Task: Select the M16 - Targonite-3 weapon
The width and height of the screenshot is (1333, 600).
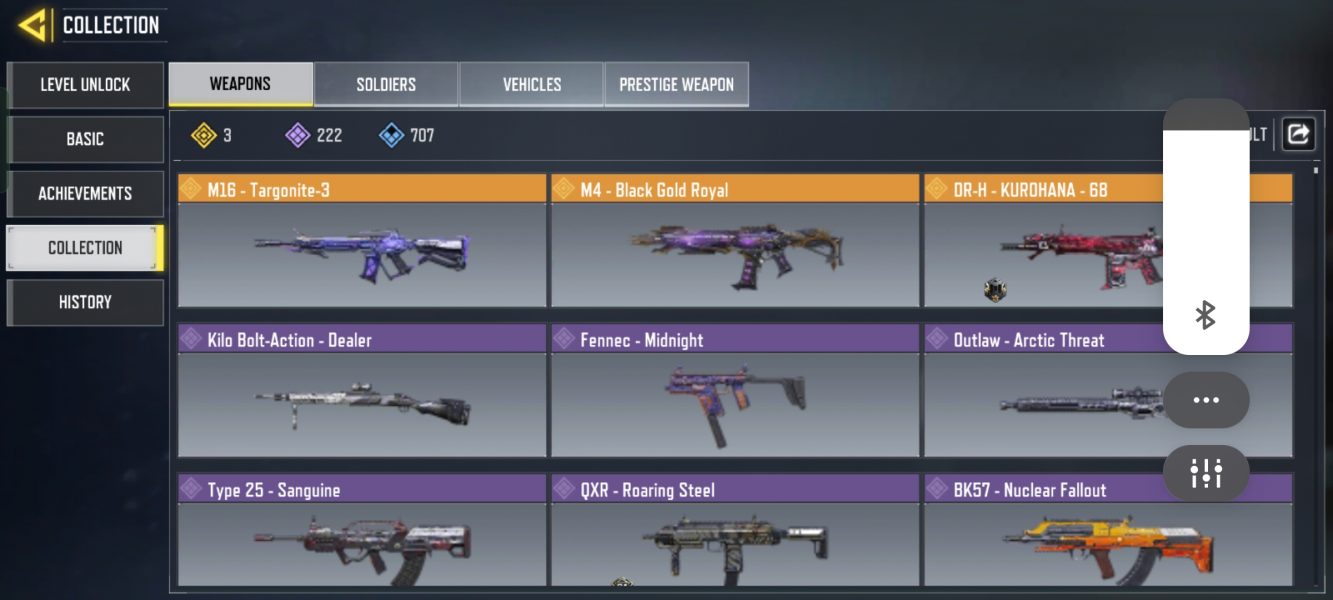Action: [362, 242]
